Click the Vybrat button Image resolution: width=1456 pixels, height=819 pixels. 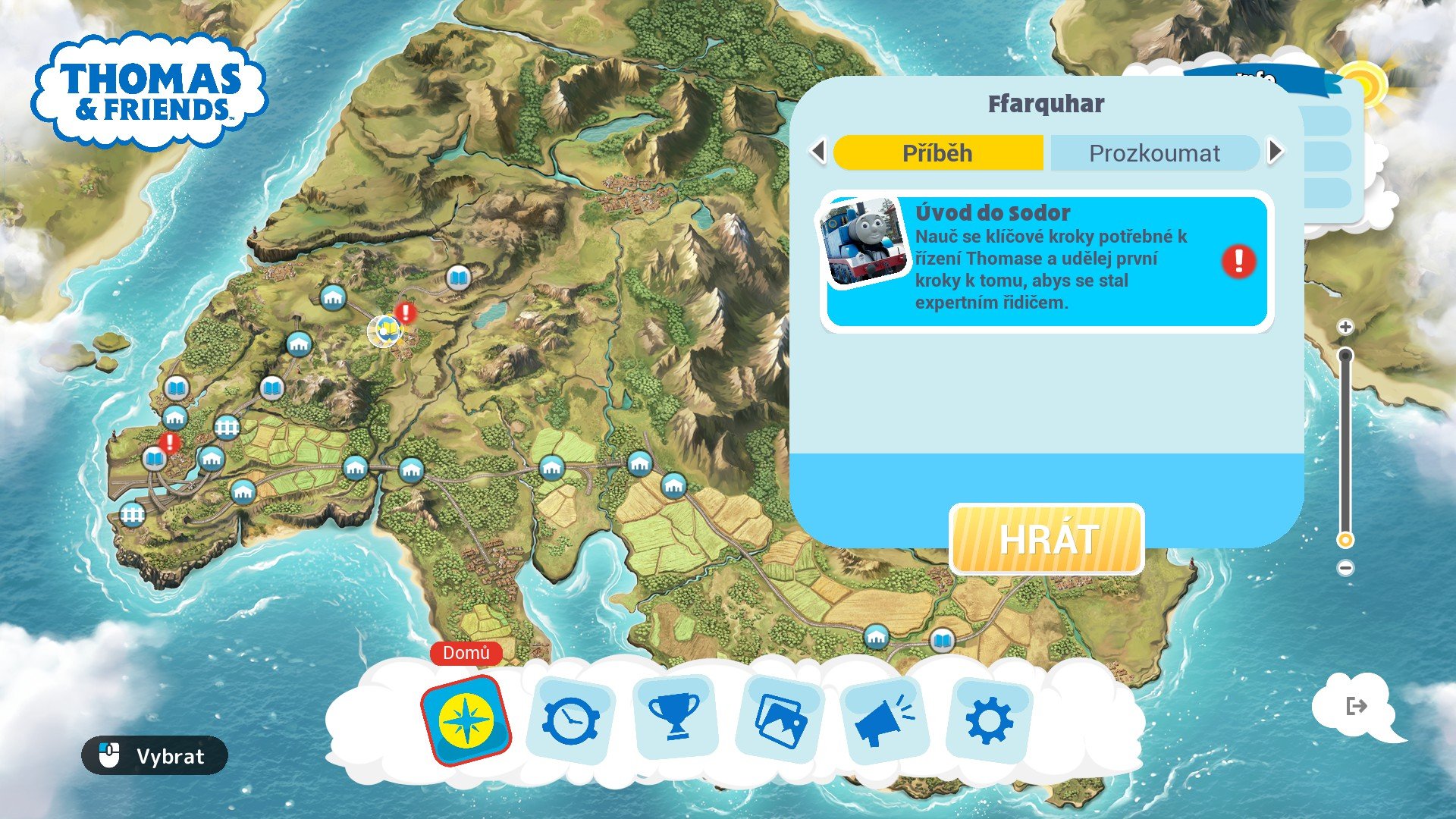[x=152, y=756]
